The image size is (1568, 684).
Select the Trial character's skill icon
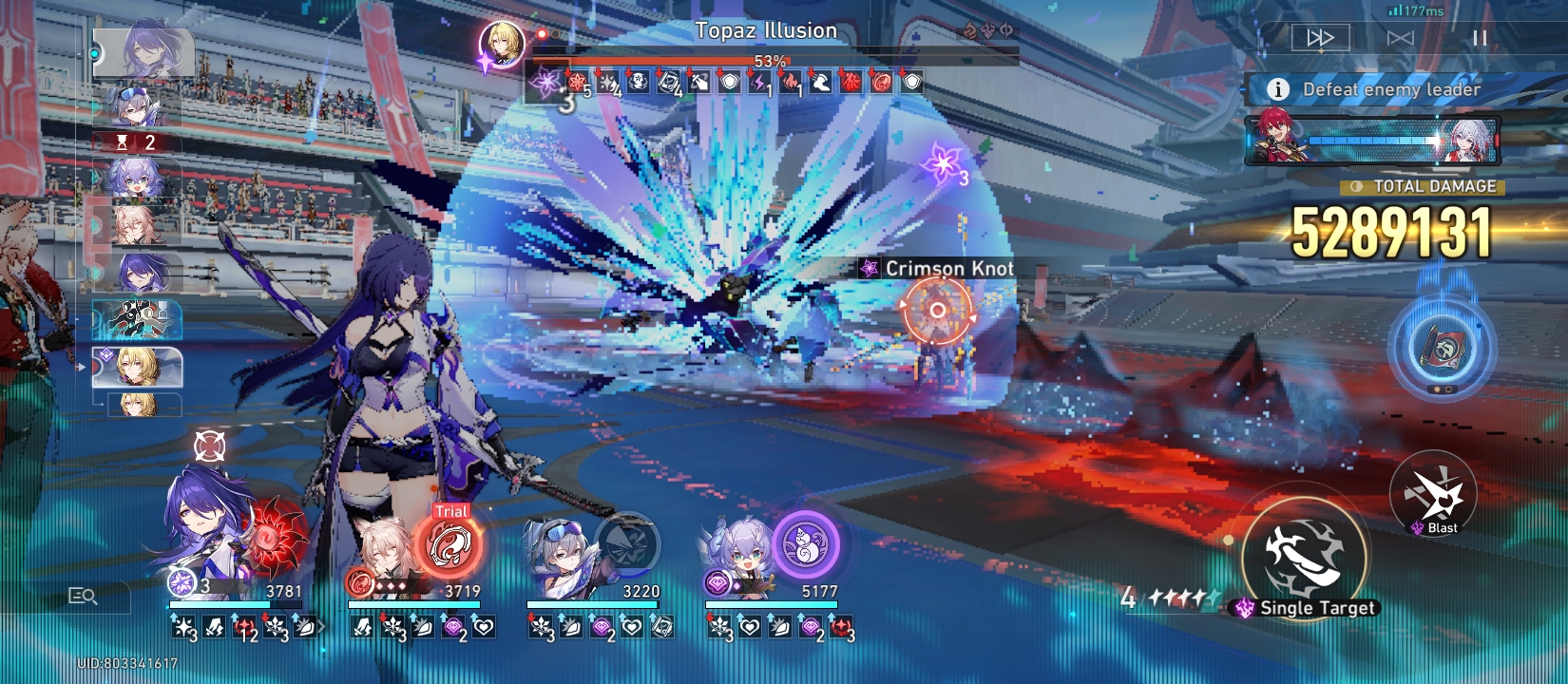pos(453,546)
